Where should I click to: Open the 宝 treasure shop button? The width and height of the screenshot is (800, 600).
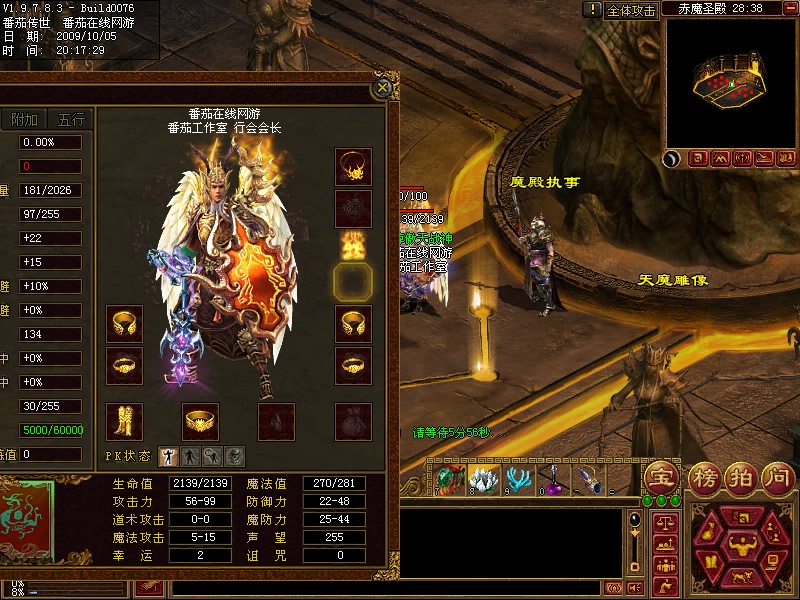click(660, 476)
